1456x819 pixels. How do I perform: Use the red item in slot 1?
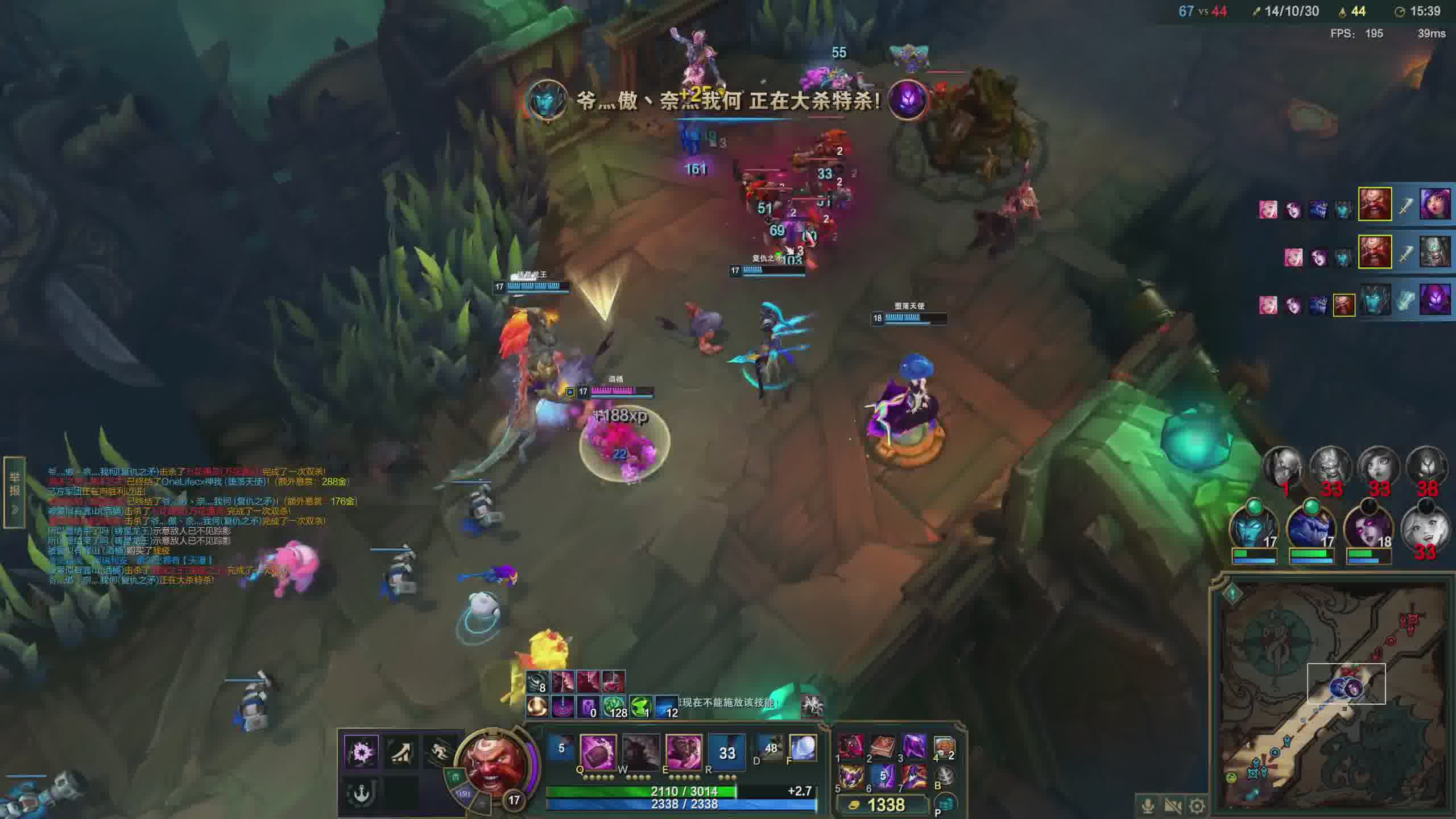851,746
